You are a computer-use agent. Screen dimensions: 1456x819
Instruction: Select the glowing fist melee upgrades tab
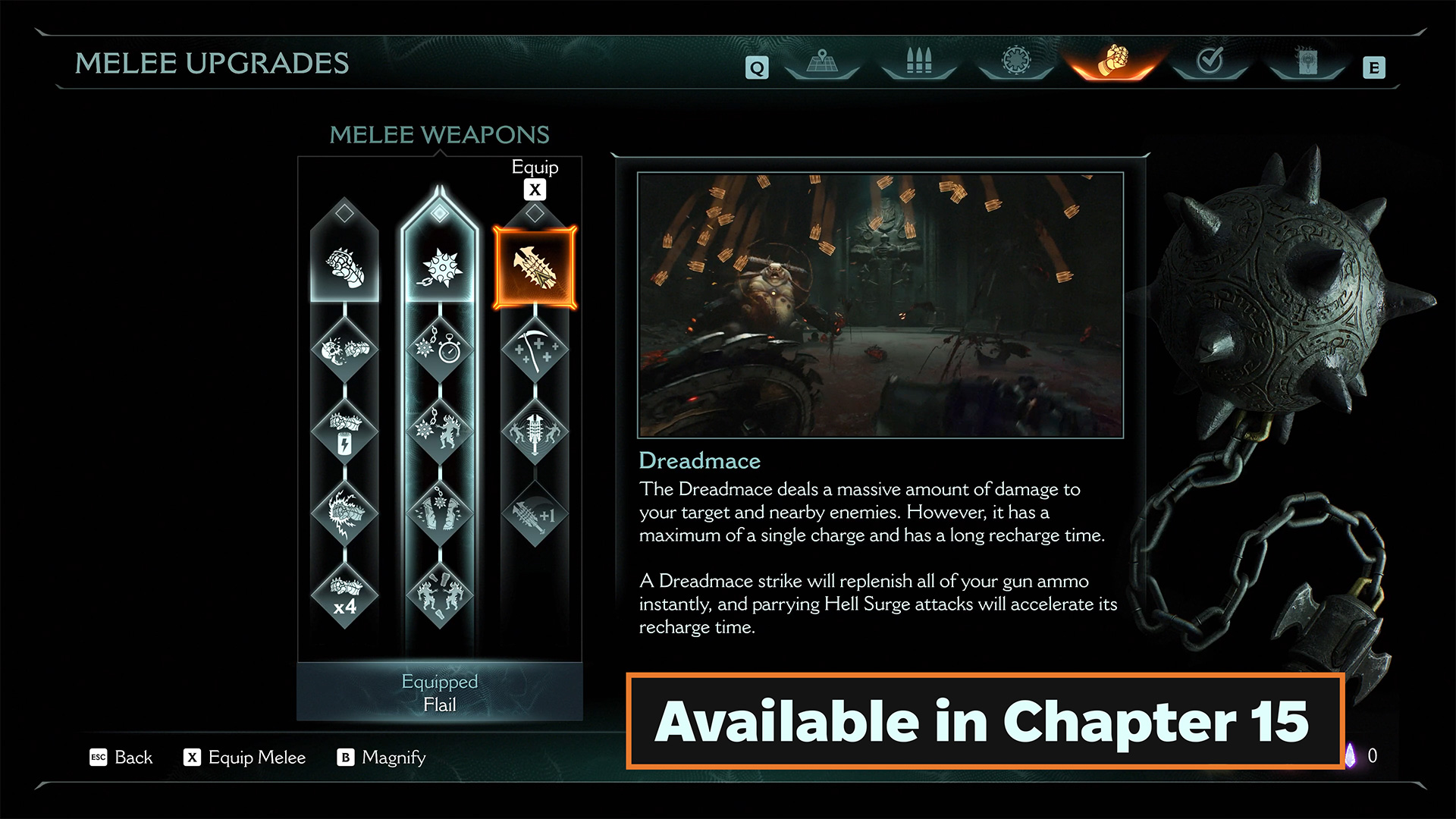click(x=1112, y=62)
